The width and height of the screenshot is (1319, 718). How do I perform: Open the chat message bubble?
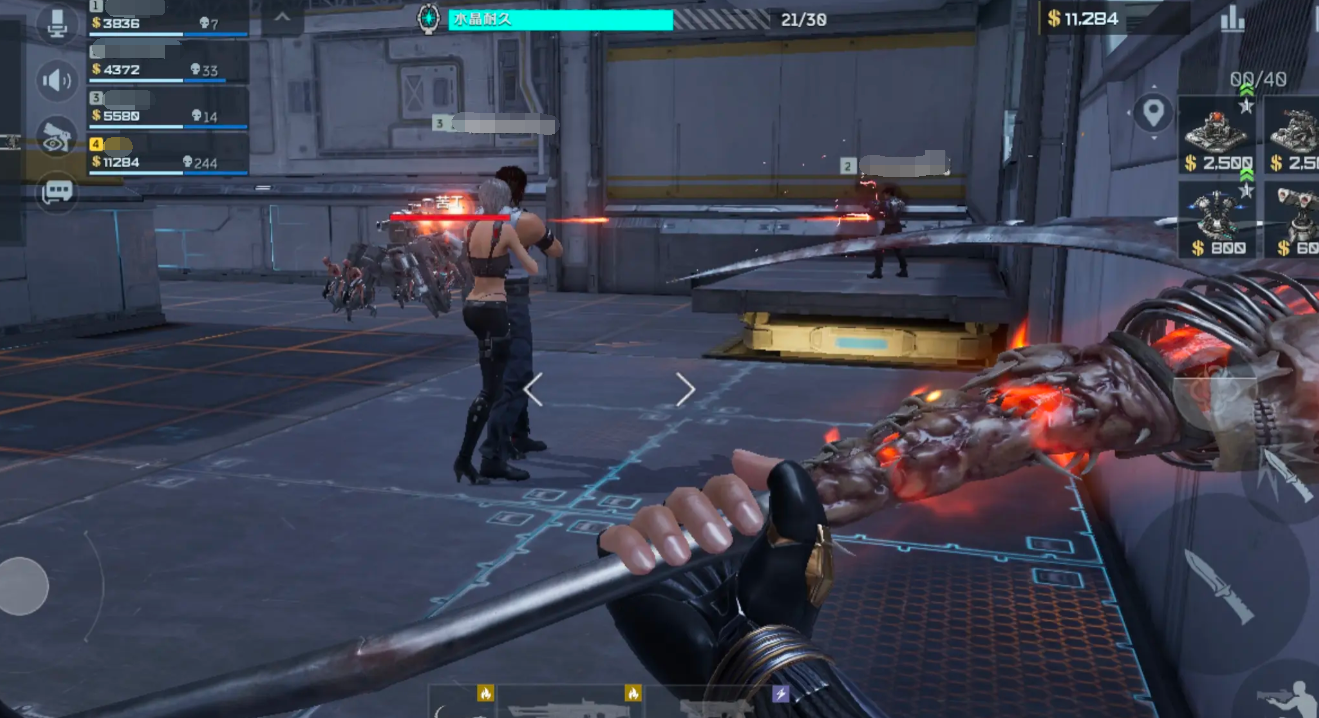pos(58,191)
